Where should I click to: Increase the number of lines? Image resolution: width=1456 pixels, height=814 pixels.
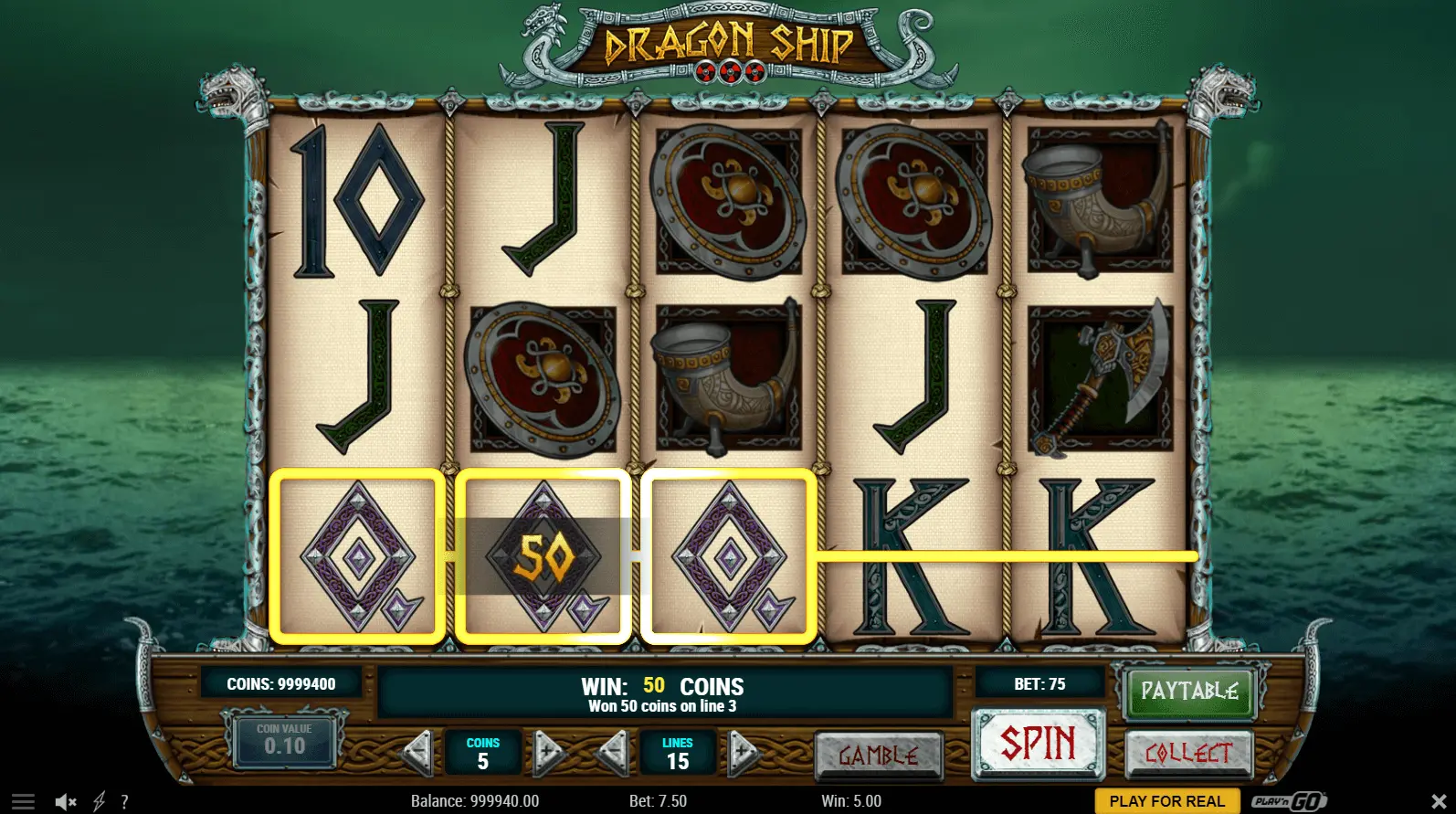pos(743,753)
